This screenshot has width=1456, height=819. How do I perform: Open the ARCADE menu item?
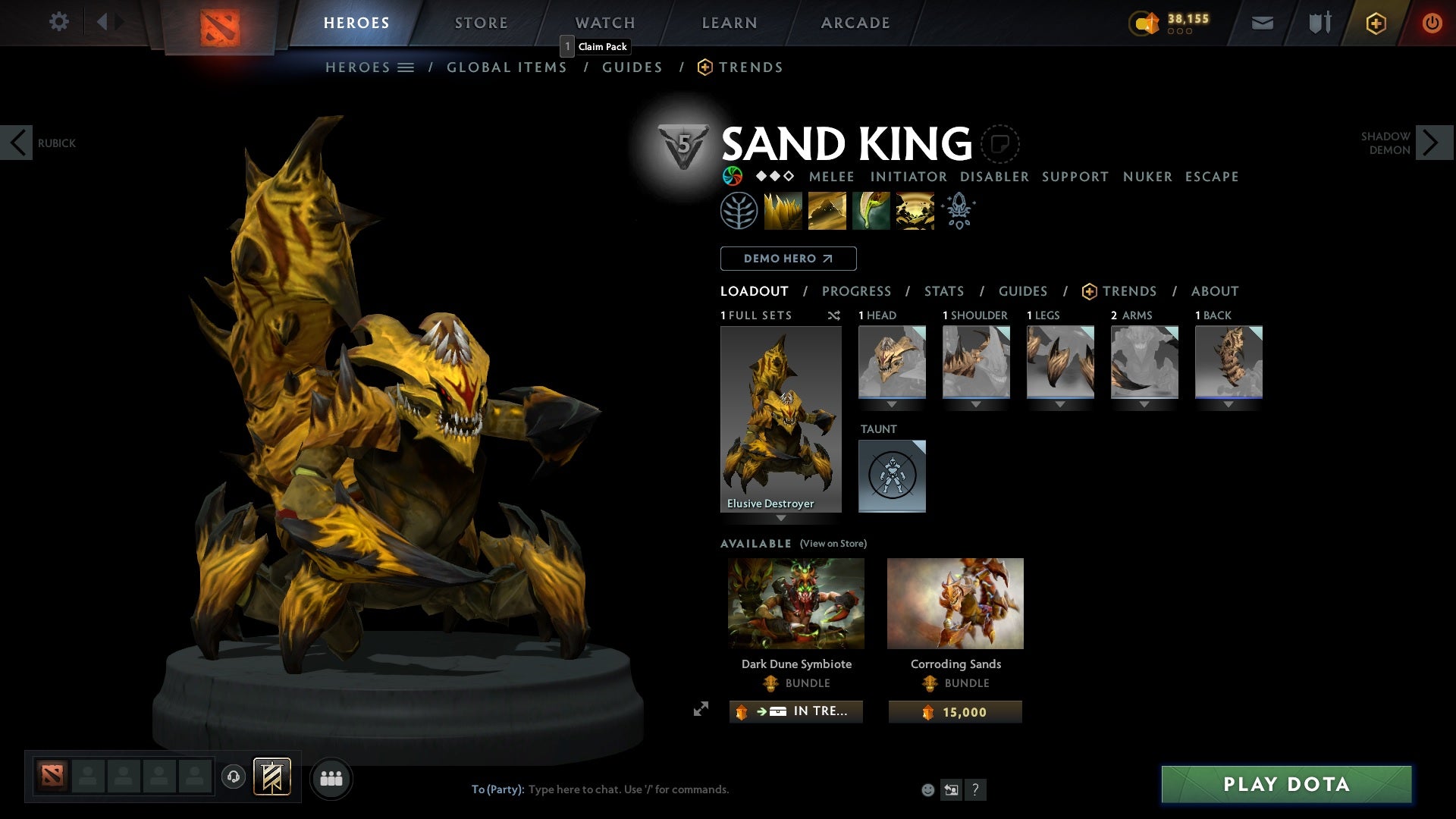(855, 23)
